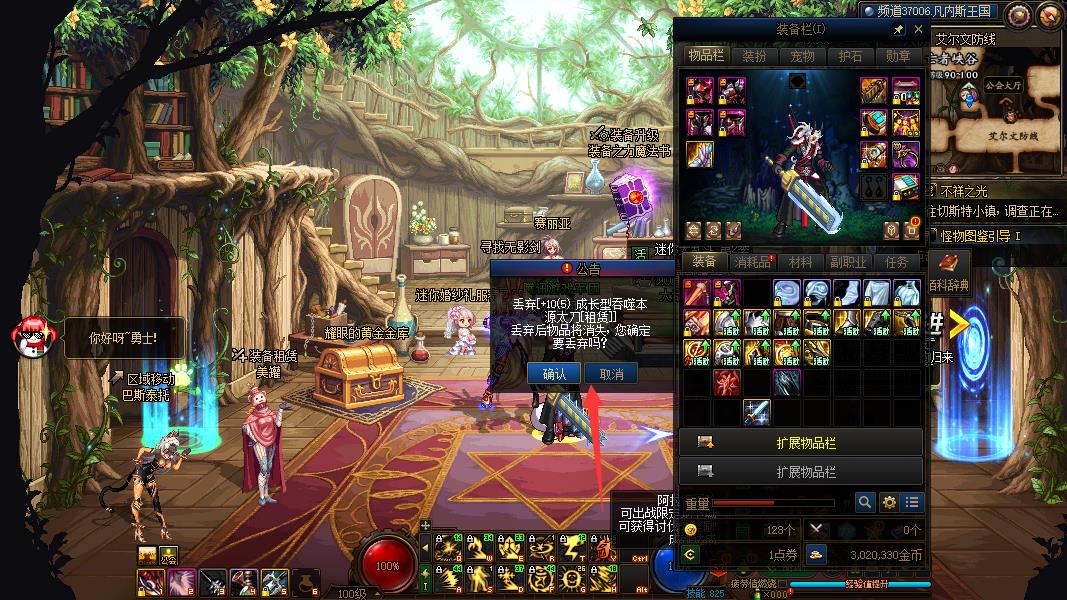Open the 材料 materials inventory tab
Viewport: 1067px width, 600px height.
(x=801, y=262)
